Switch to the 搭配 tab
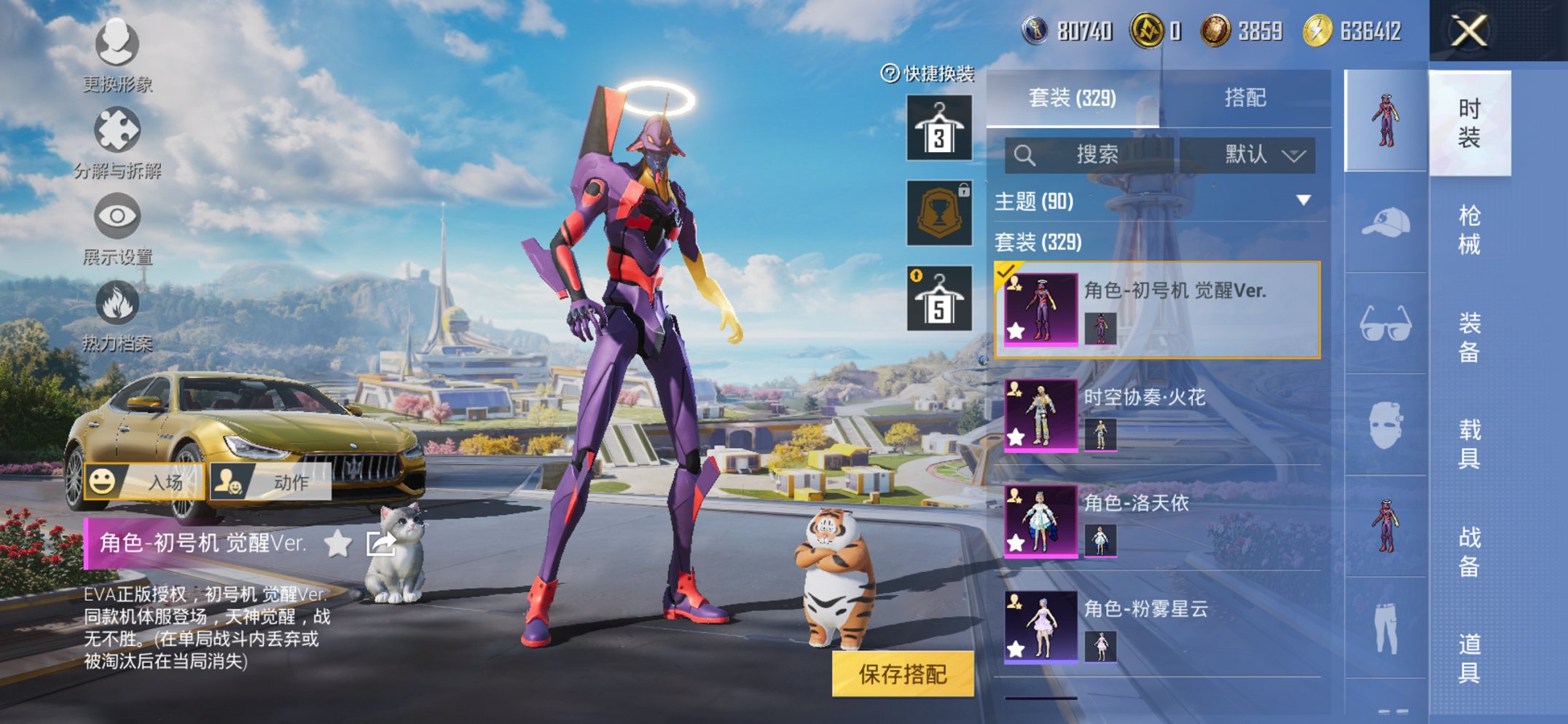The image size is (1568, 724). (x=1244, y=98)
